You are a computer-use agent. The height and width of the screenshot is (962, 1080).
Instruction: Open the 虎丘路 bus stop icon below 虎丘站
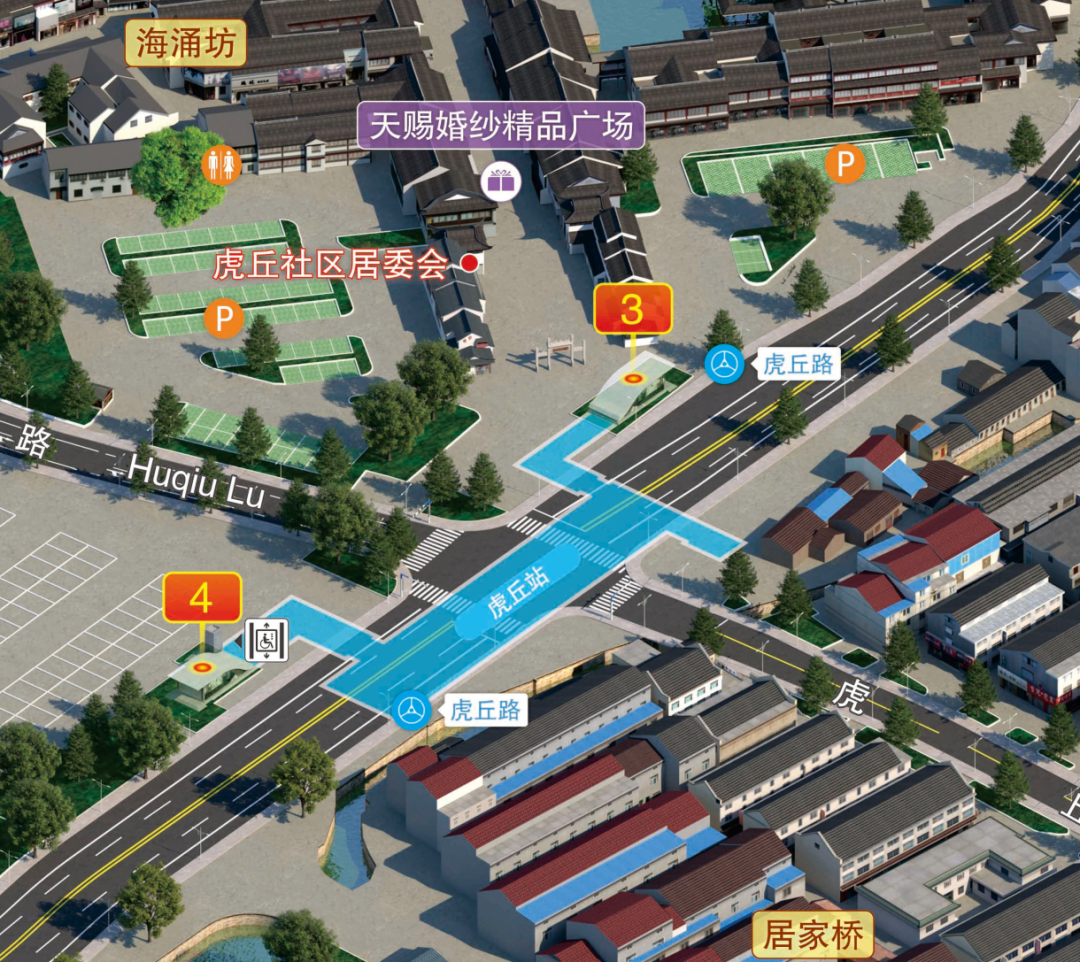[x=411, y=709]
